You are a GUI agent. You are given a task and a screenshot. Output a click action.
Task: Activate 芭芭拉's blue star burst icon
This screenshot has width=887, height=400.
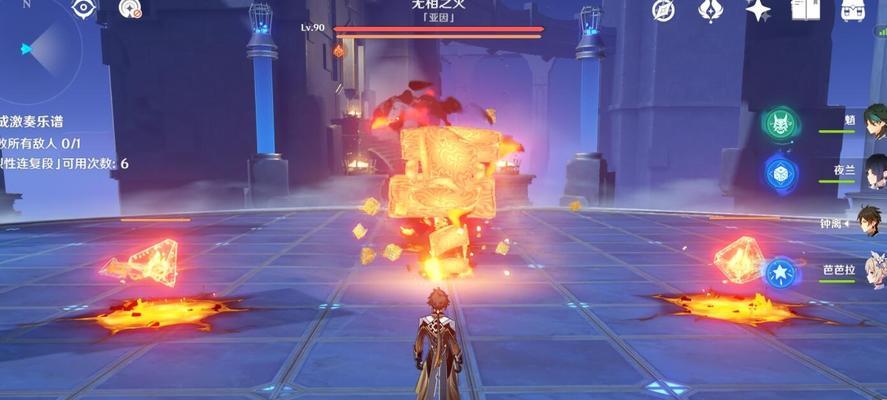(x=778, y=272)
